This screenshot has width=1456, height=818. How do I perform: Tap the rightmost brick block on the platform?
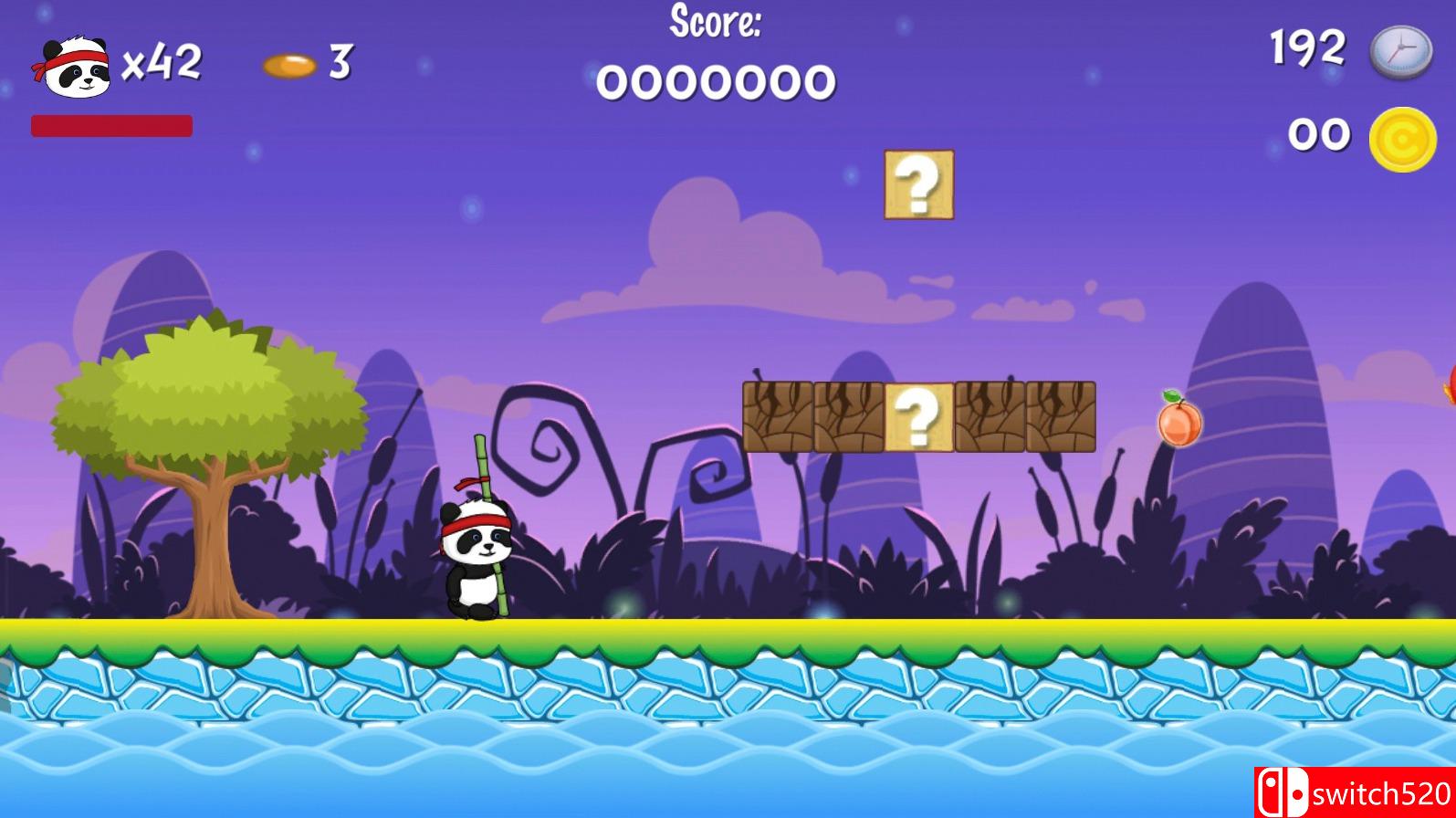point(1060,416)
